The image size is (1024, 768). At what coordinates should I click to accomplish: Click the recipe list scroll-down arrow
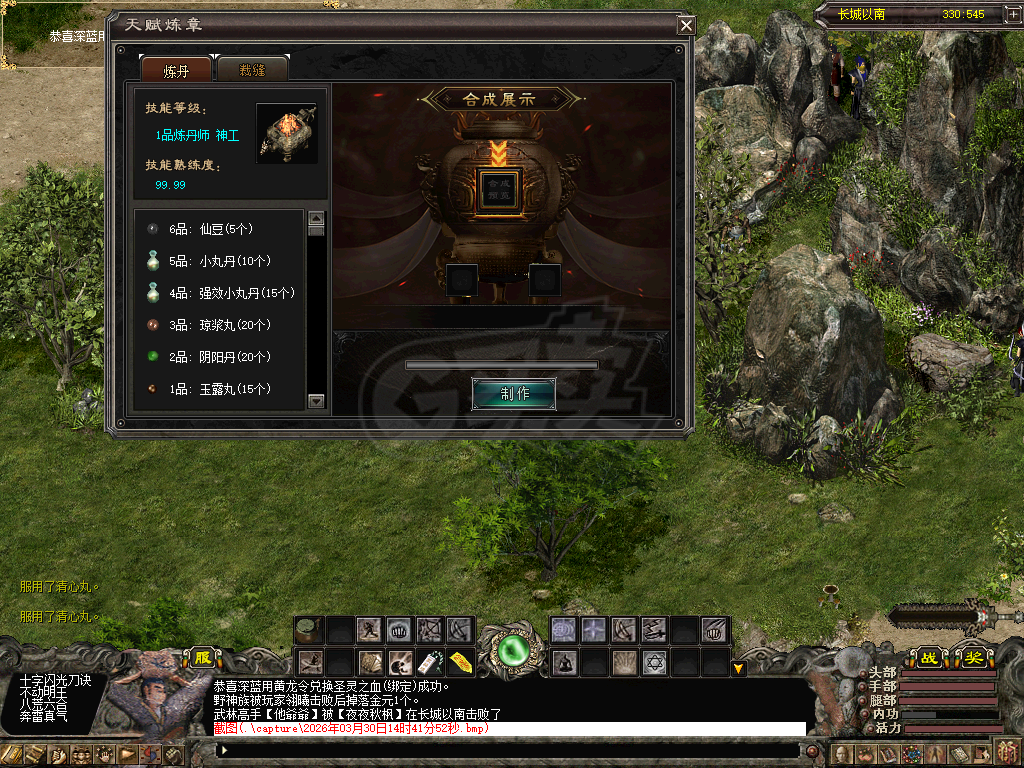(x=317, y=401)
